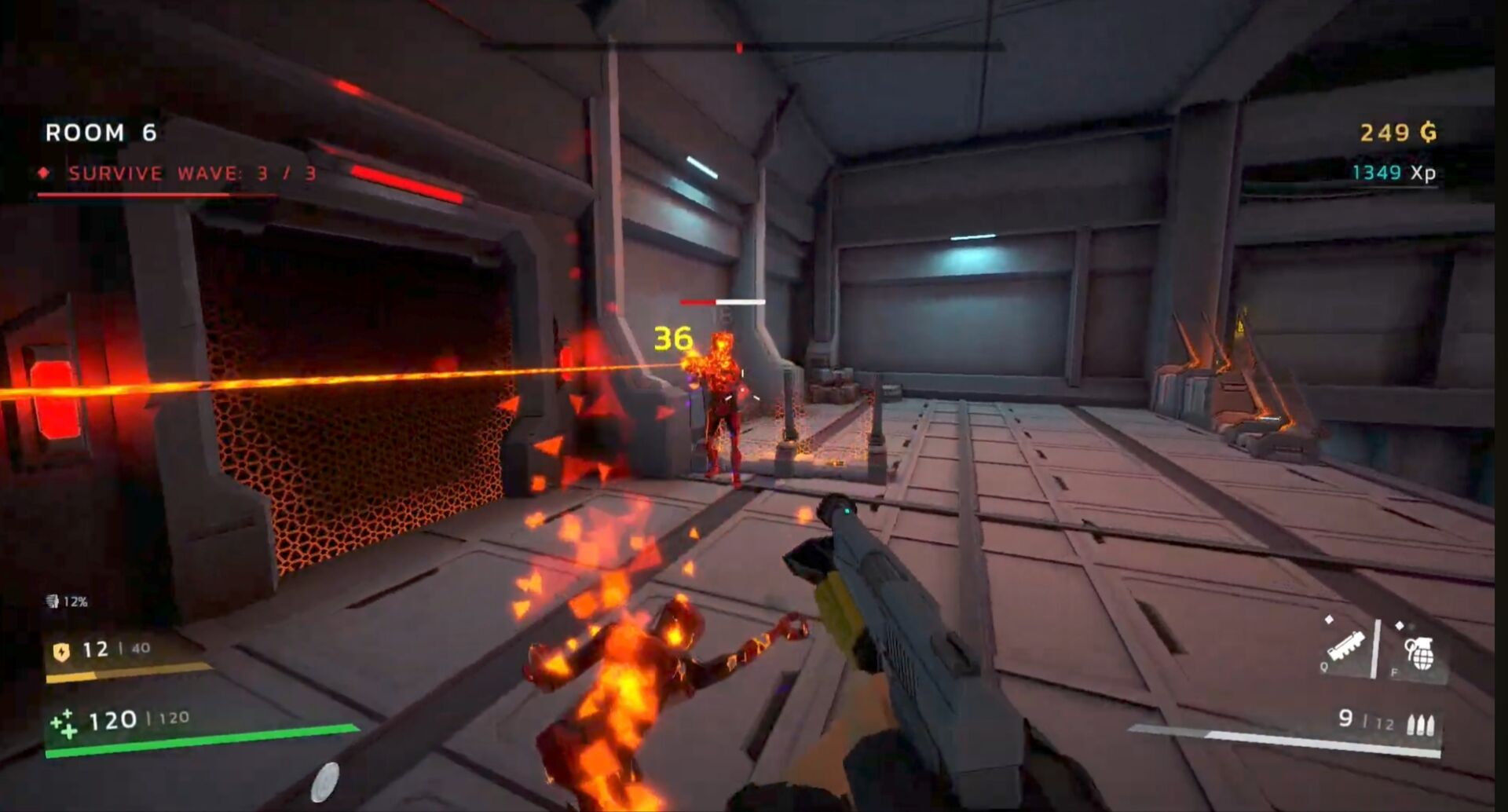Select the grenade ability icon
Screen dimensions: 1508x812
click(1419, 653)
